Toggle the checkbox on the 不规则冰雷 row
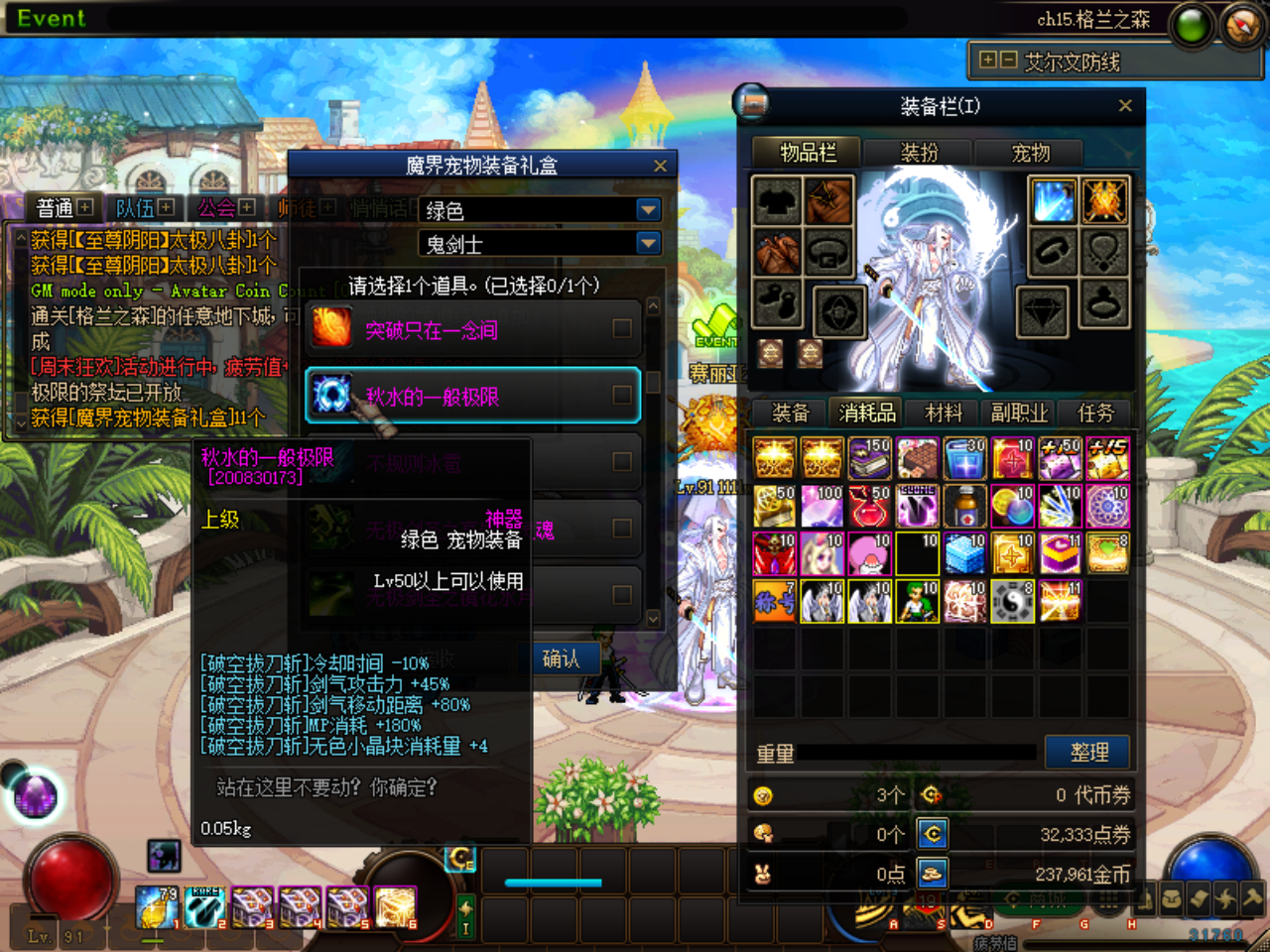Viewport: 1270px width, 952px height. coord(622,460)
